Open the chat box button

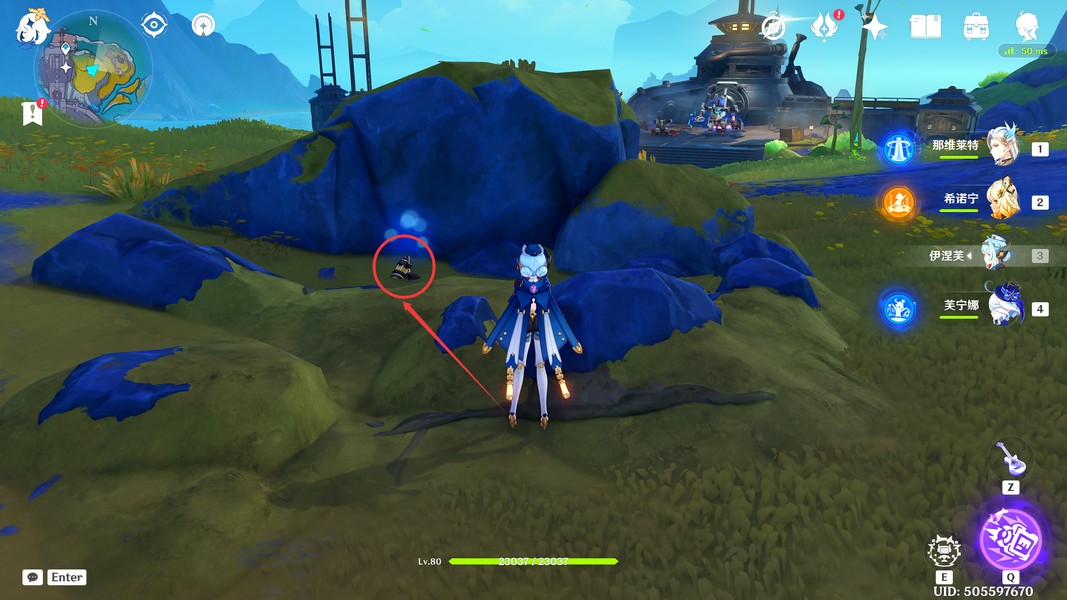point(33,577)
